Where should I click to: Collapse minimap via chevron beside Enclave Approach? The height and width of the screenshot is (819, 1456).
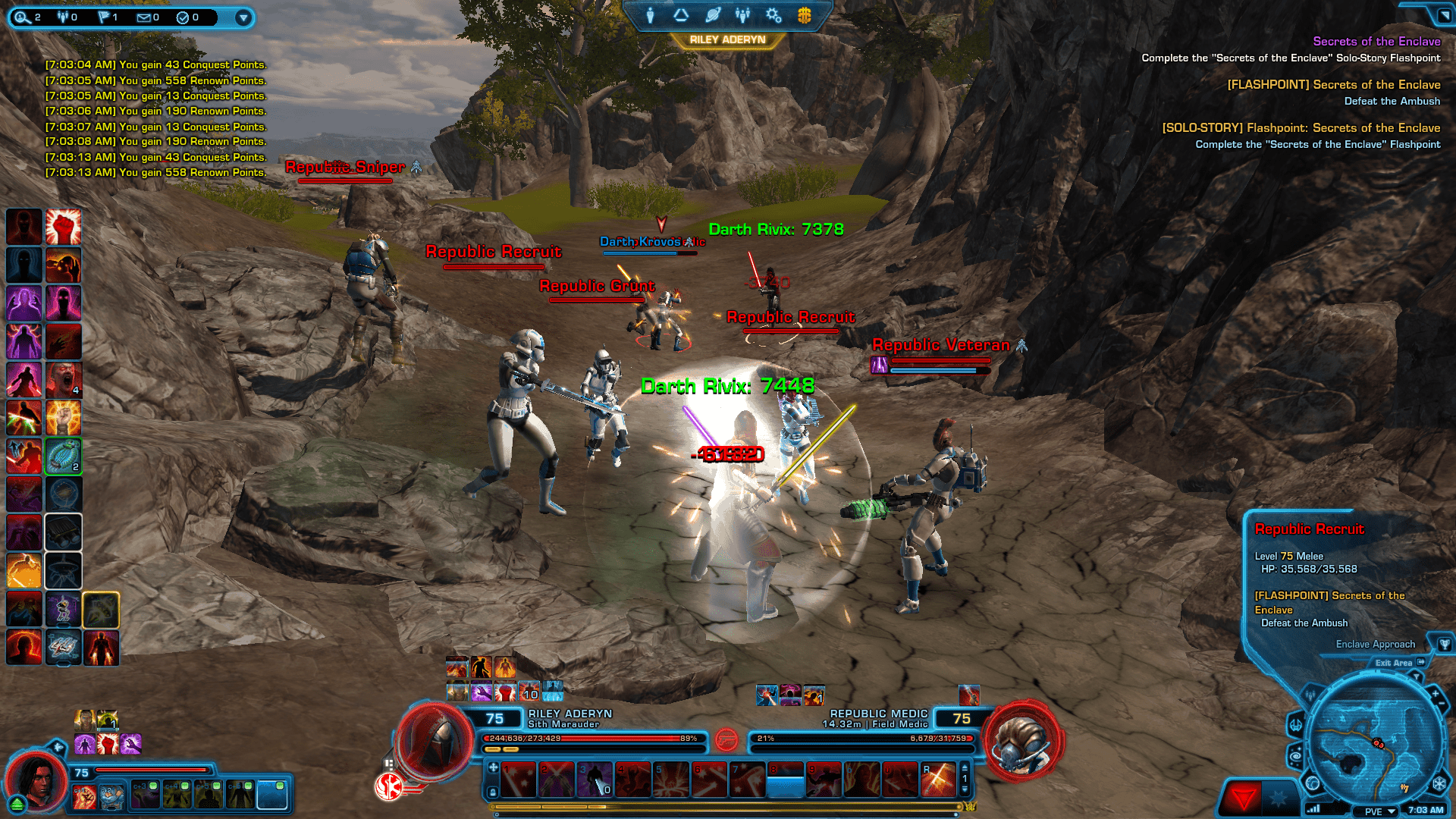pyautogui.click(x=1416, y=676)
